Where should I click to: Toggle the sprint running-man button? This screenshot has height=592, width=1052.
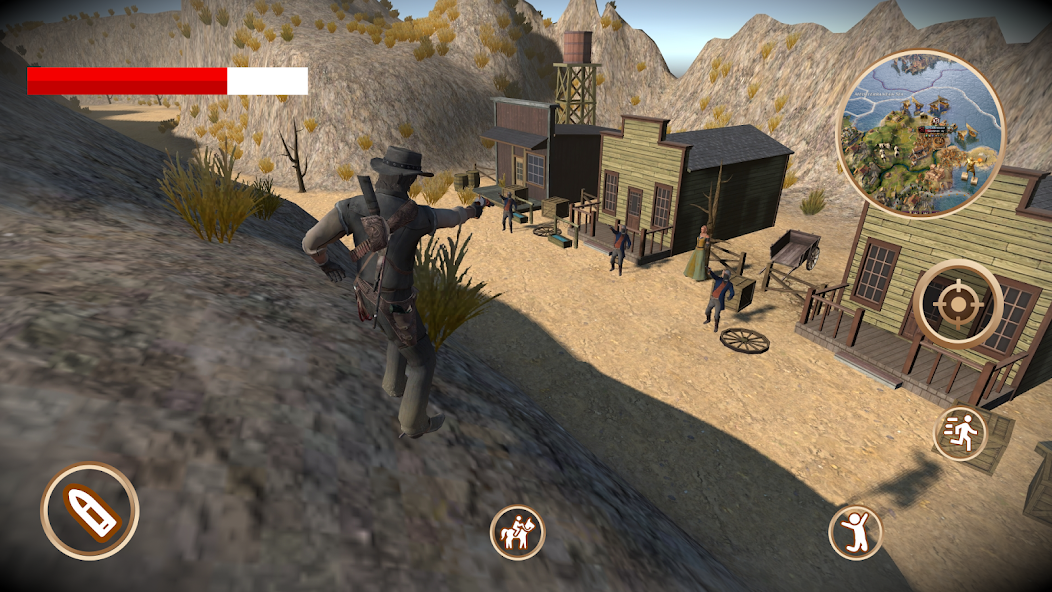[959, 433]
